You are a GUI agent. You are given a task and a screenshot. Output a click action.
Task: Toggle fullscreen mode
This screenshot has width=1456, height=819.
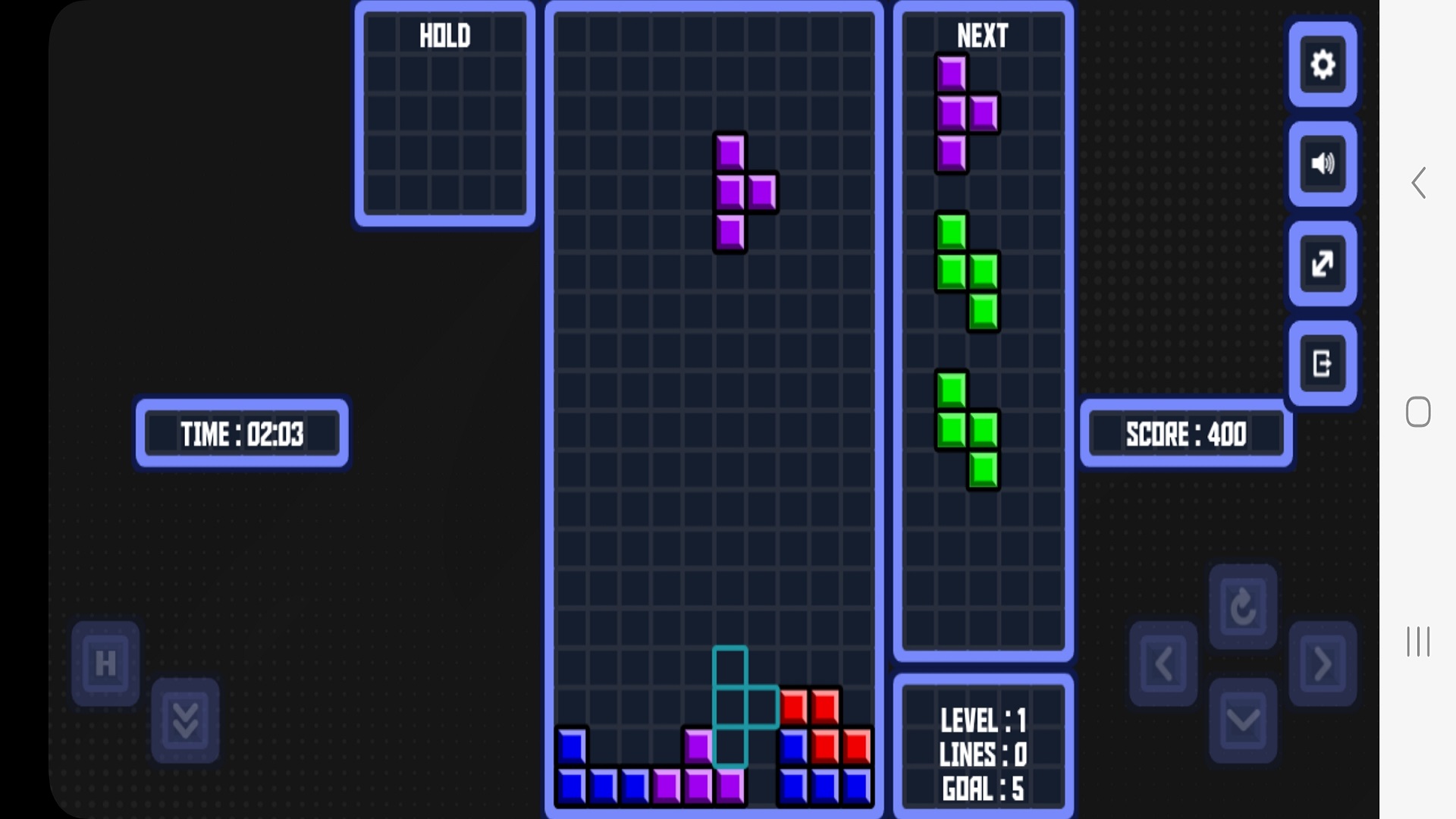point(1322,264)
